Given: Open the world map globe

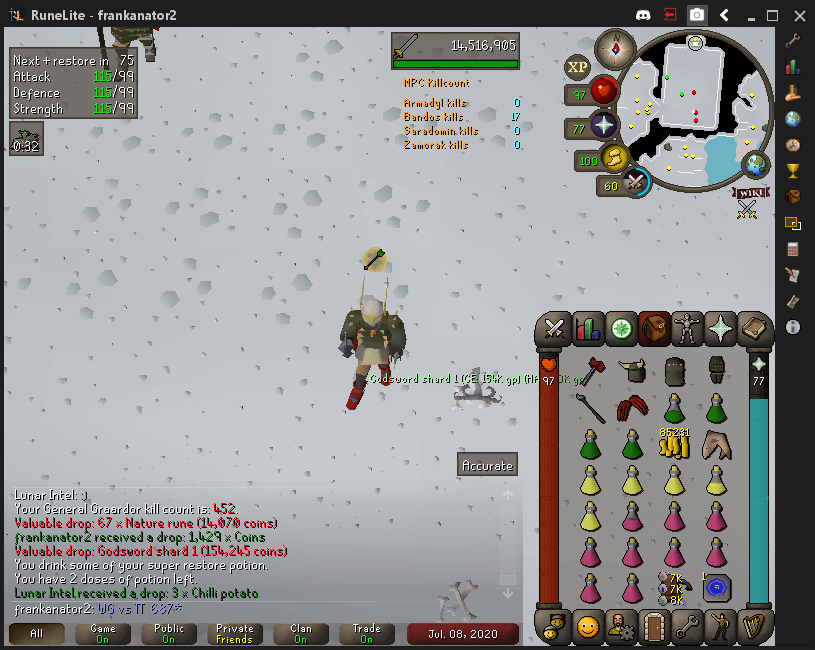Looking at the screenshot, I should (756, 166).
